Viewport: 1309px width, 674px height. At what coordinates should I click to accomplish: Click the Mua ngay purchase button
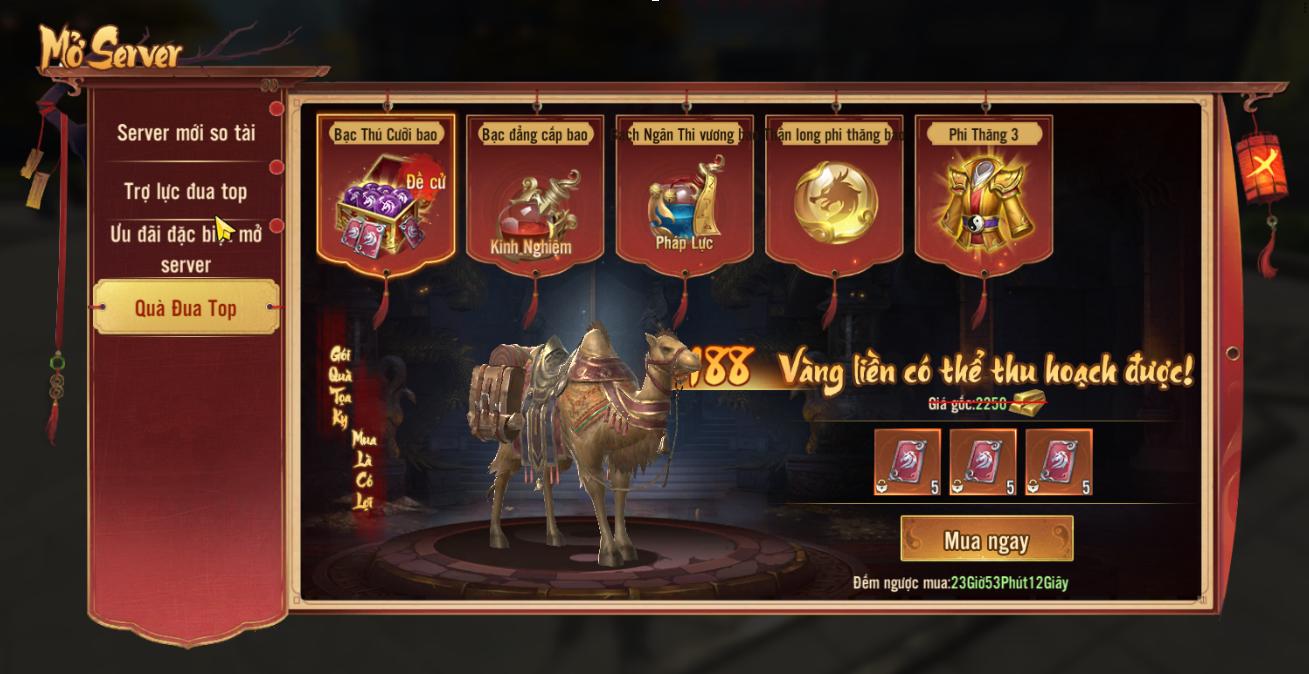(986, 540)
